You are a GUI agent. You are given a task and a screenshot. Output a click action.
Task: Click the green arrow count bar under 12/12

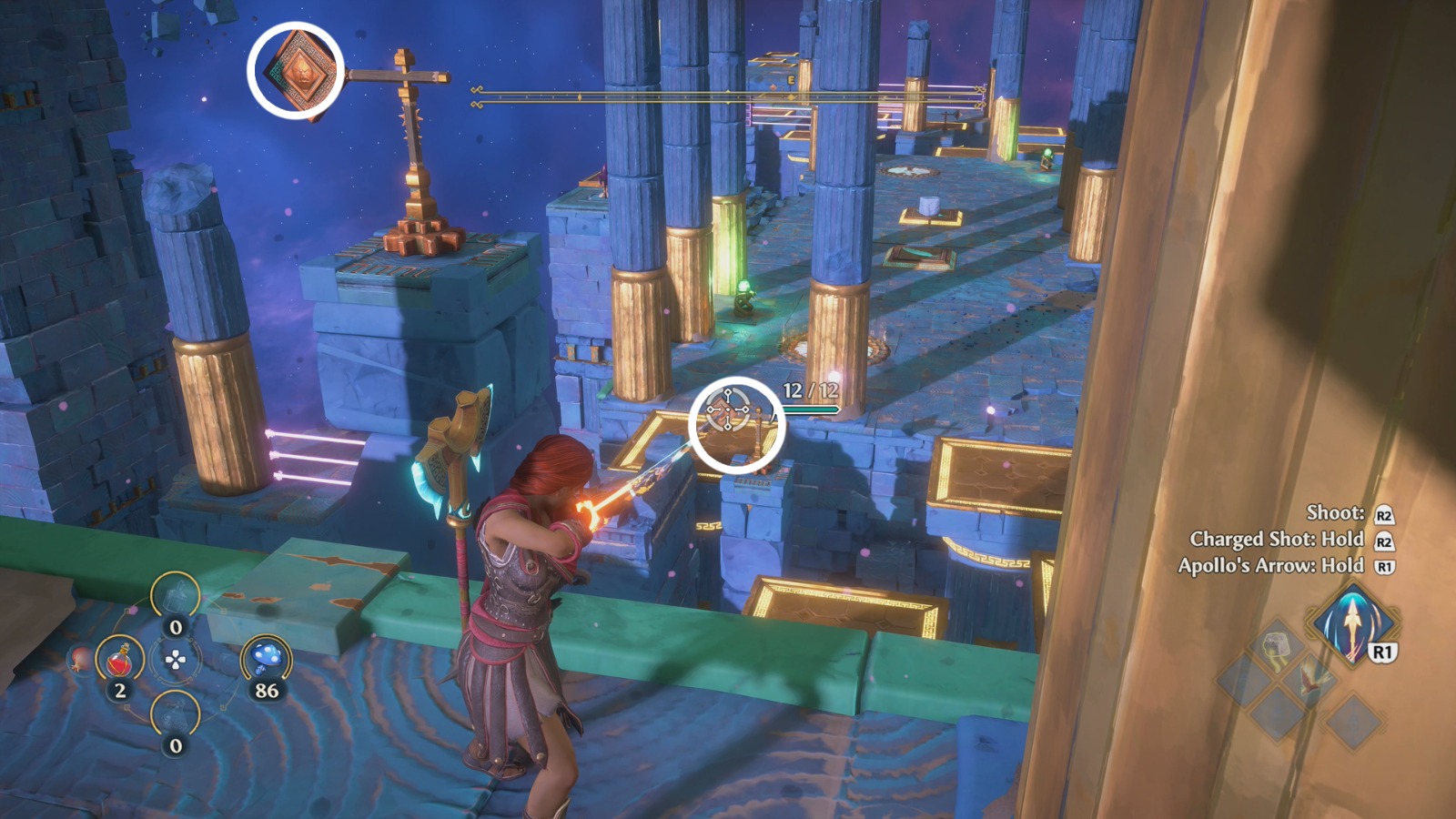tap(809, 409)
